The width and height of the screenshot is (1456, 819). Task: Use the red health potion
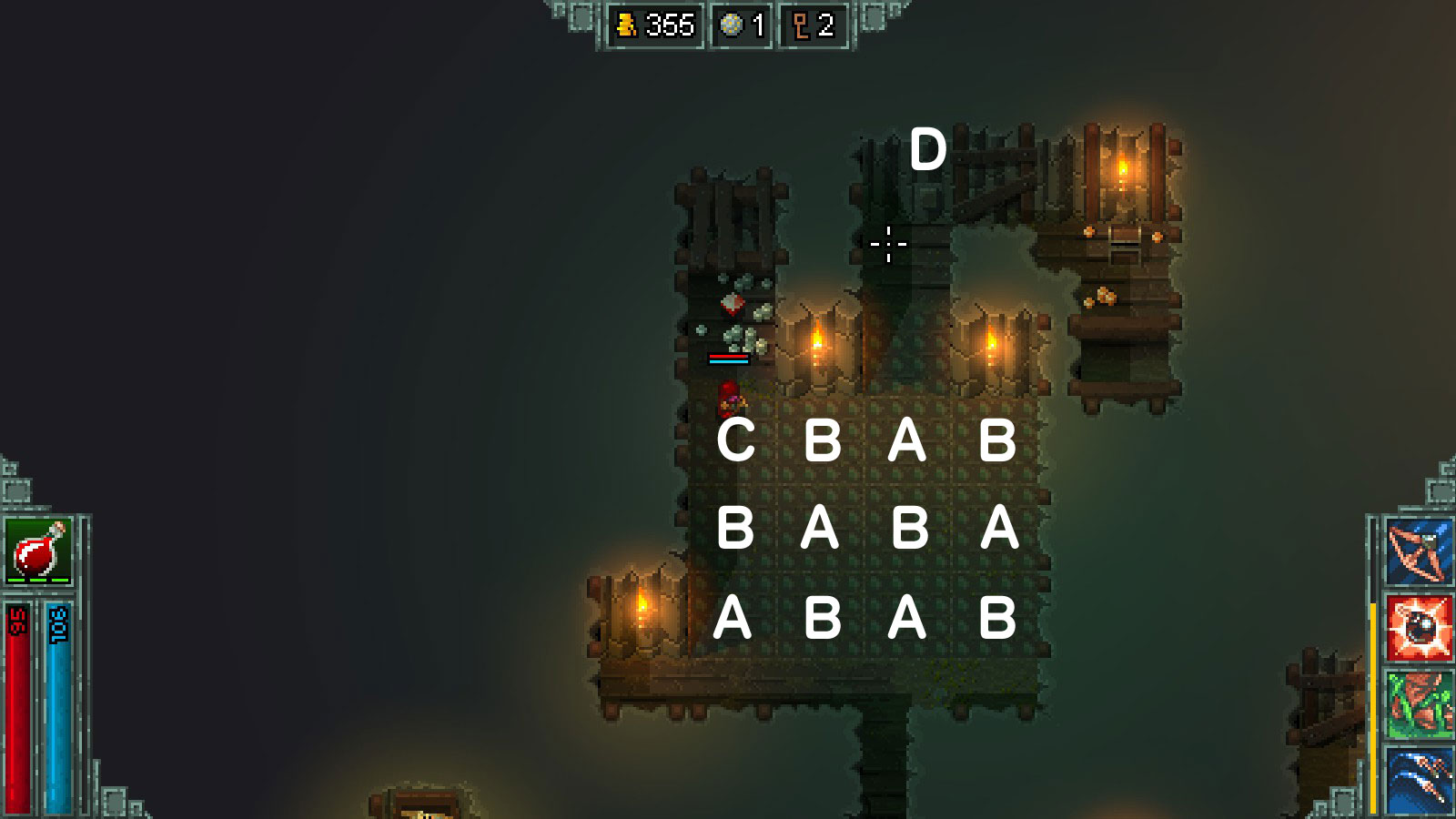point(38,551)
